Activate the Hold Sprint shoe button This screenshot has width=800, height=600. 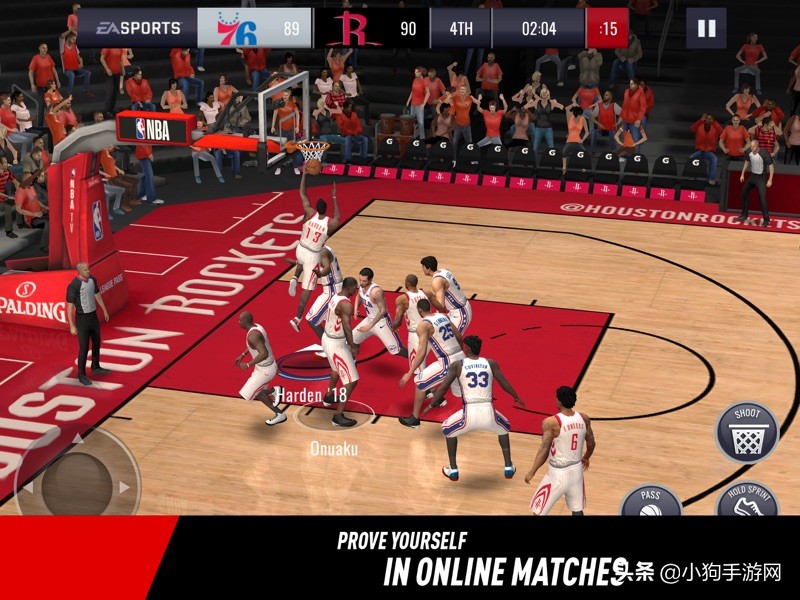coord(748,502)
